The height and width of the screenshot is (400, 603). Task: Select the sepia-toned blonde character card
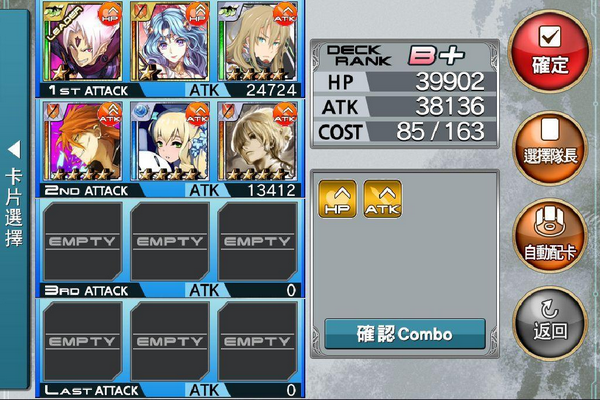(x=257, y=142)
